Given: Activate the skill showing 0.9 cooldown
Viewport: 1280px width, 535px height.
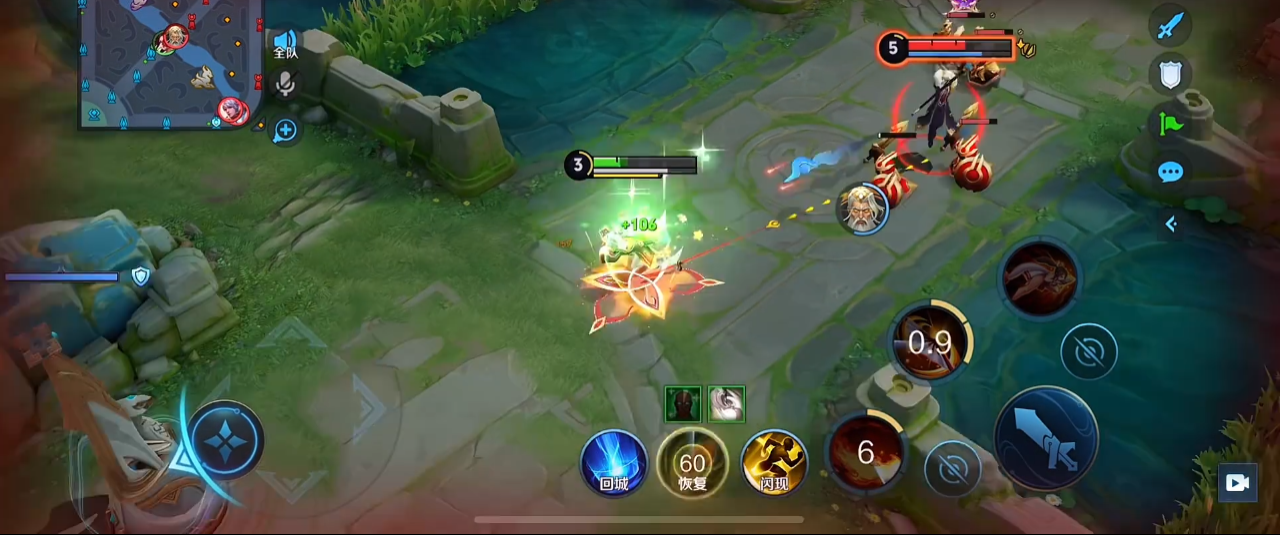Looking at the screenshot, I should click(x=930, y=343).
